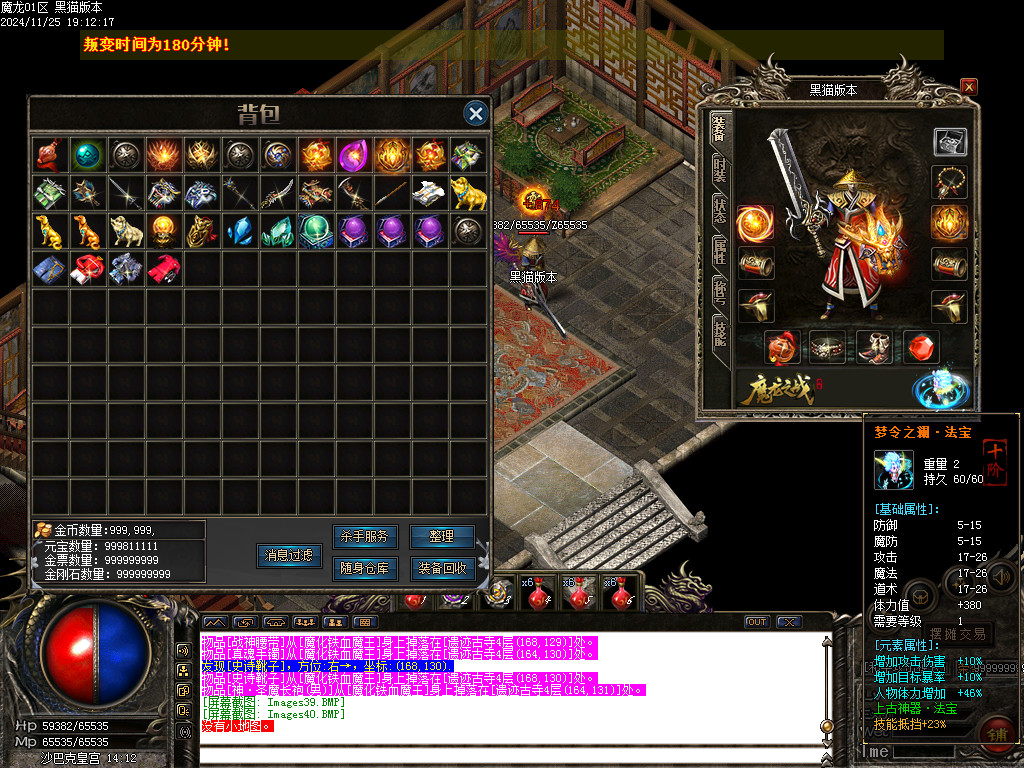Click the 整理 sort button

tap(442, 537)
